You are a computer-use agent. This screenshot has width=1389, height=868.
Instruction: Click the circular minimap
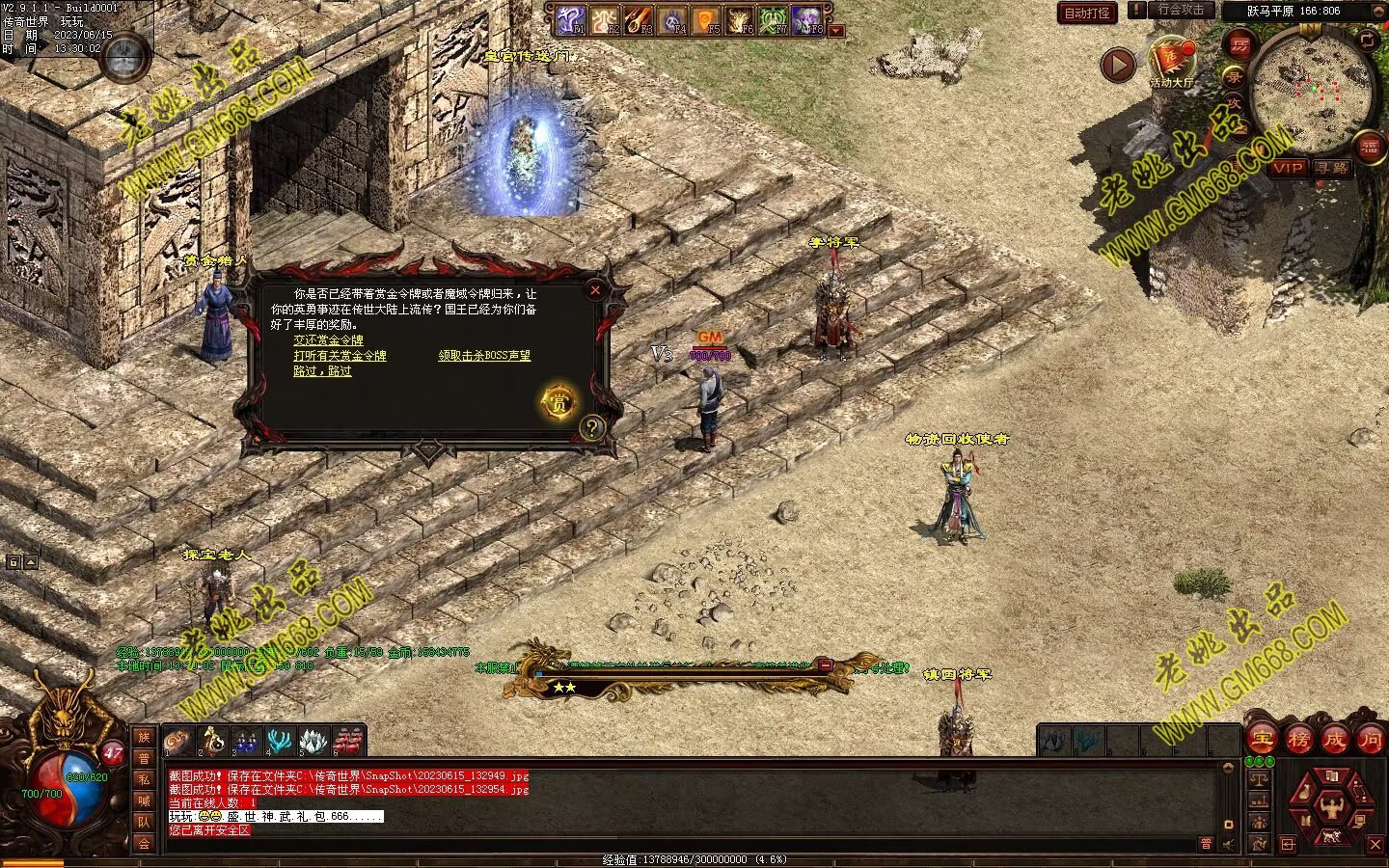pos(1311,90)
